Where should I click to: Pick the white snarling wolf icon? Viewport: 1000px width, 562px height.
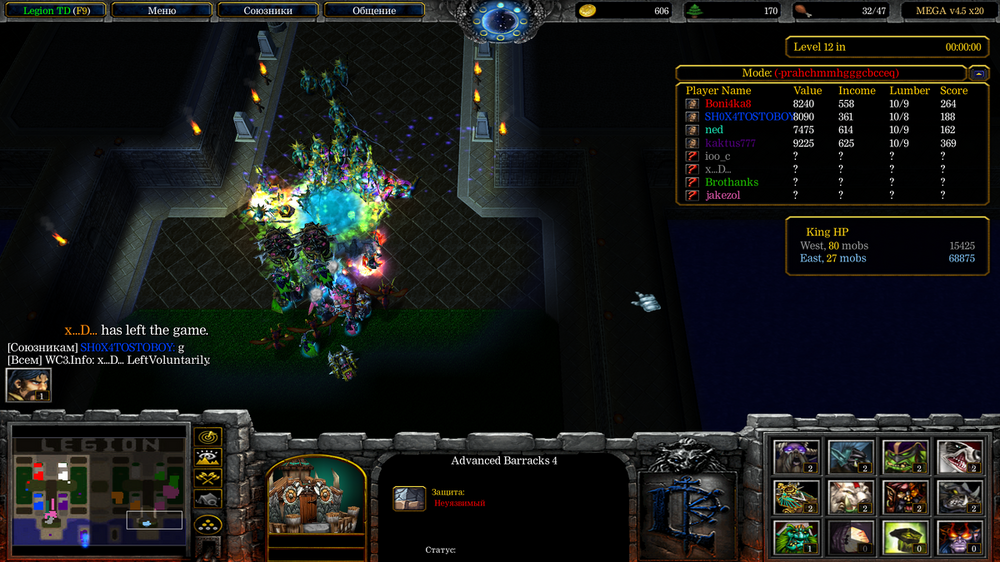[956, 456]
